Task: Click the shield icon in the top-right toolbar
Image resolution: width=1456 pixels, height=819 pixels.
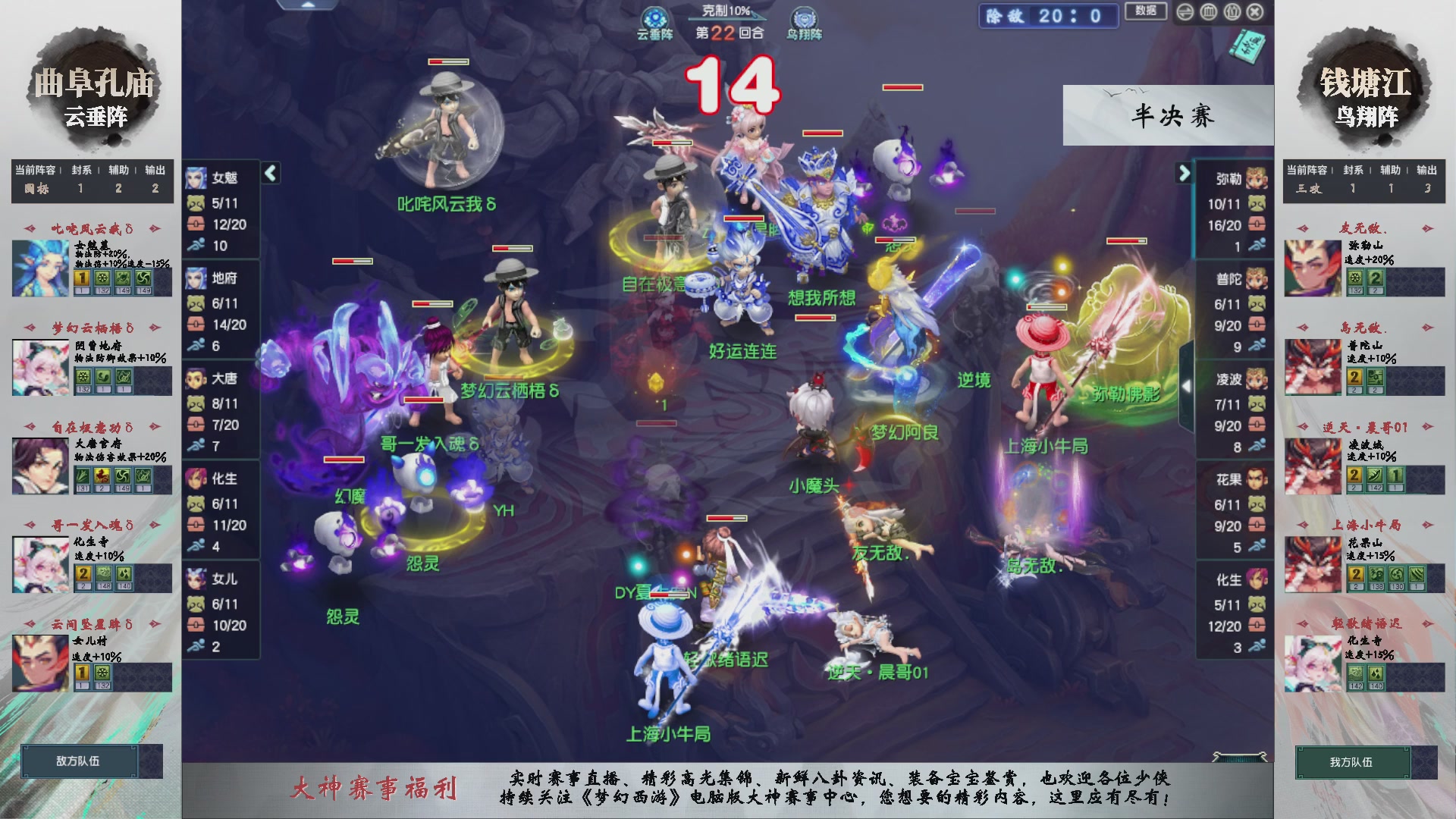Action: pos(1232,12)
